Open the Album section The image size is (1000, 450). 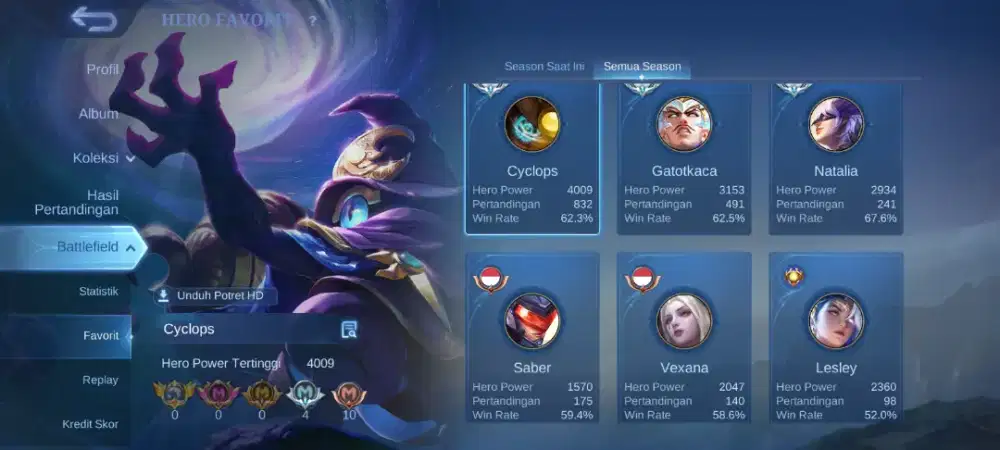click(98, 114)
